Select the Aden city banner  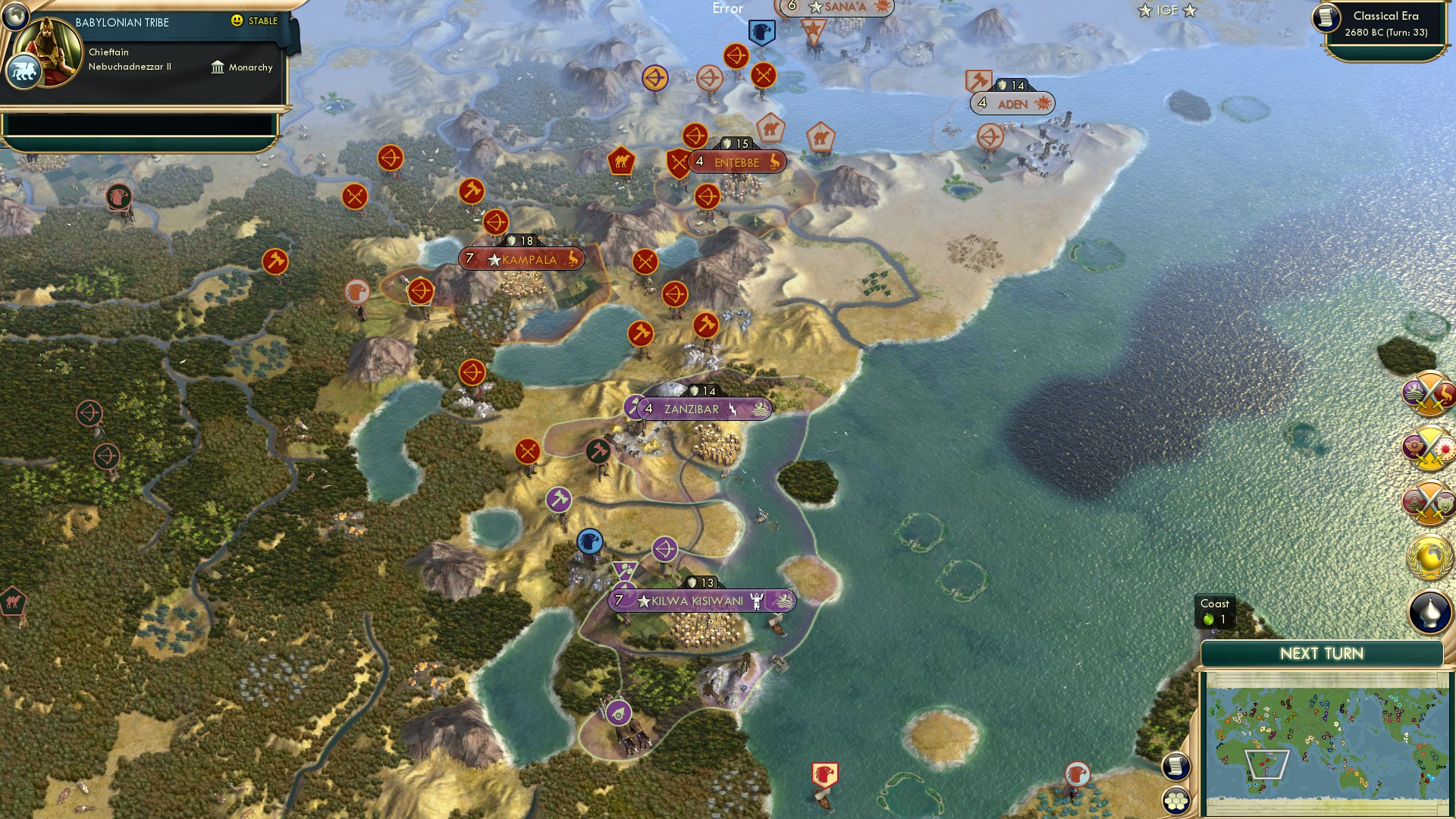pos(1011,104)
